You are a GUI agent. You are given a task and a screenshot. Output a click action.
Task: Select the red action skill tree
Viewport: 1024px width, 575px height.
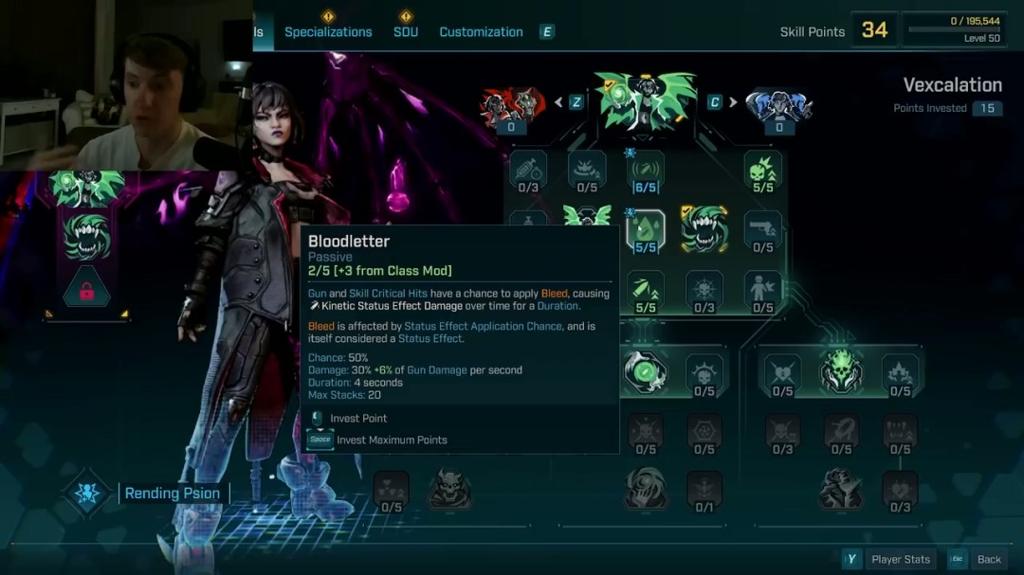510,103
